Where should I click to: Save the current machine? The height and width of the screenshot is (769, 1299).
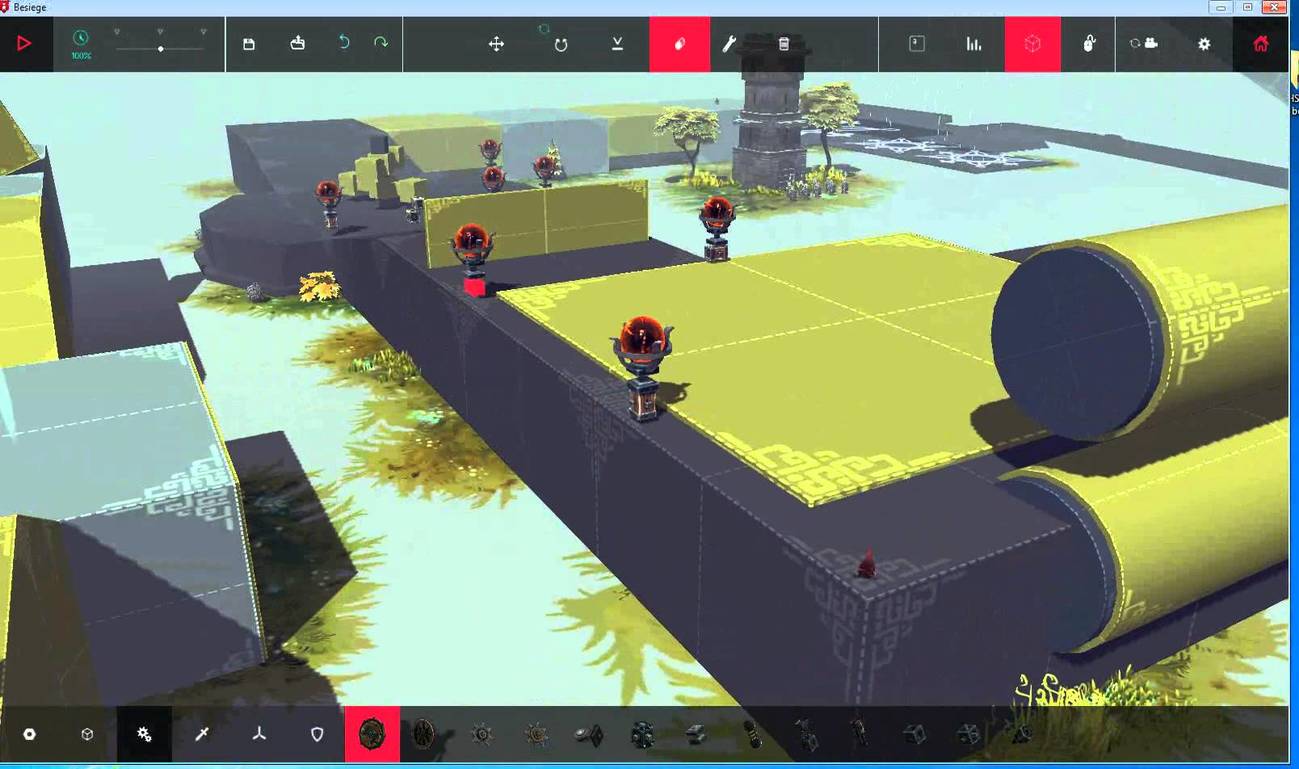pos(248,44)
